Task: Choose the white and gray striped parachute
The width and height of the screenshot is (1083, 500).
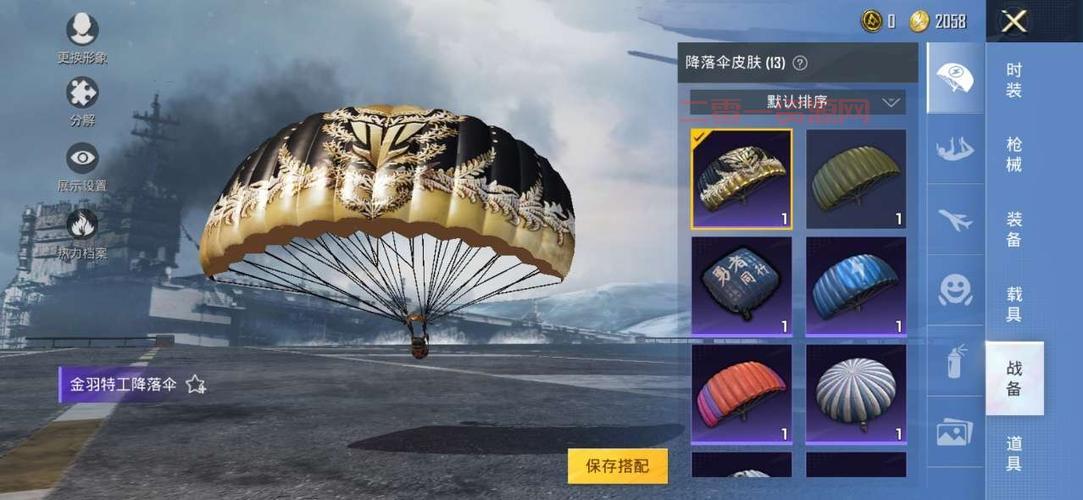Action: coord(856,393)
